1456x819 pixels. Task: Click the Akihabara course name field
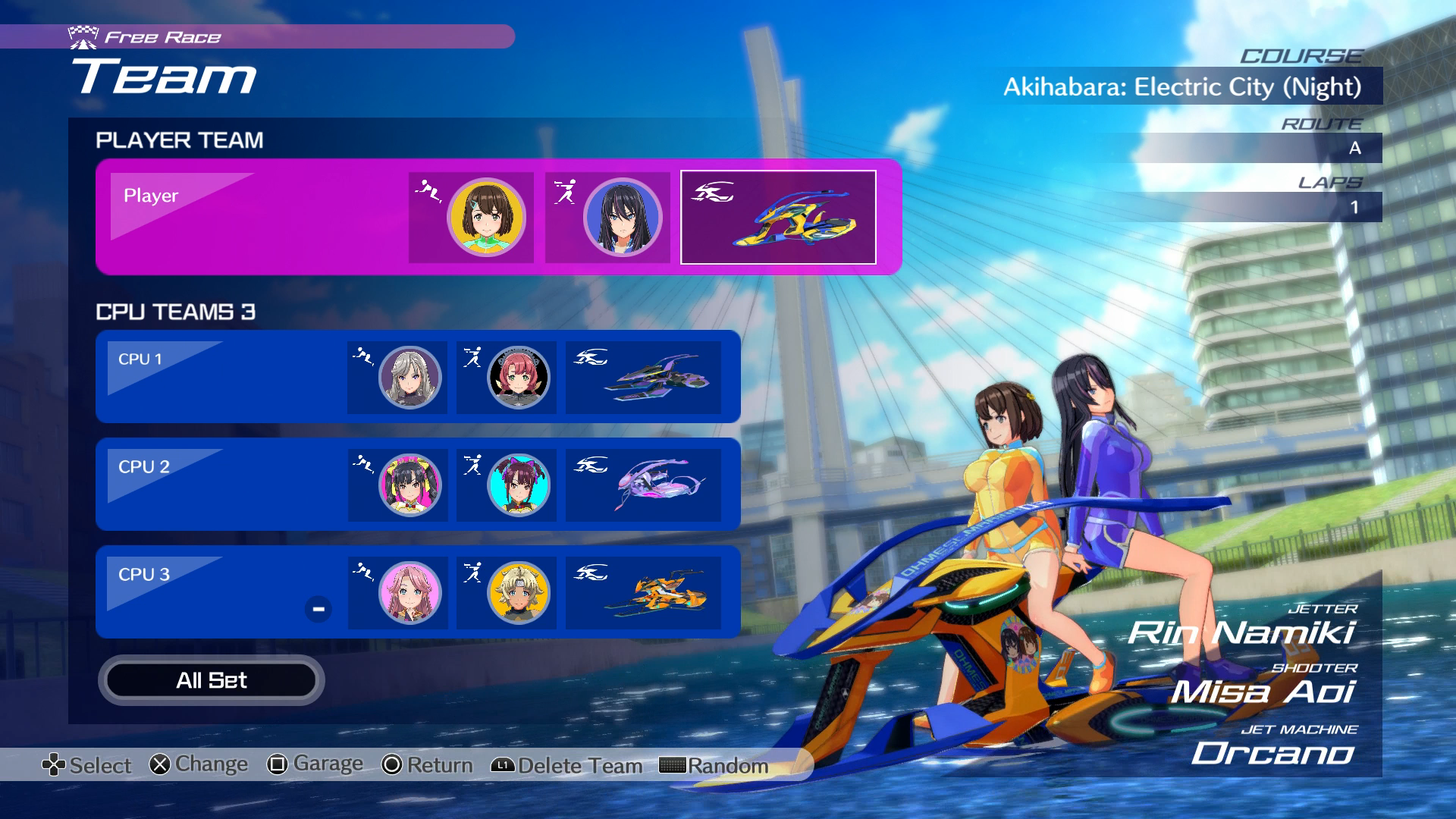(x=1183, y=86)
